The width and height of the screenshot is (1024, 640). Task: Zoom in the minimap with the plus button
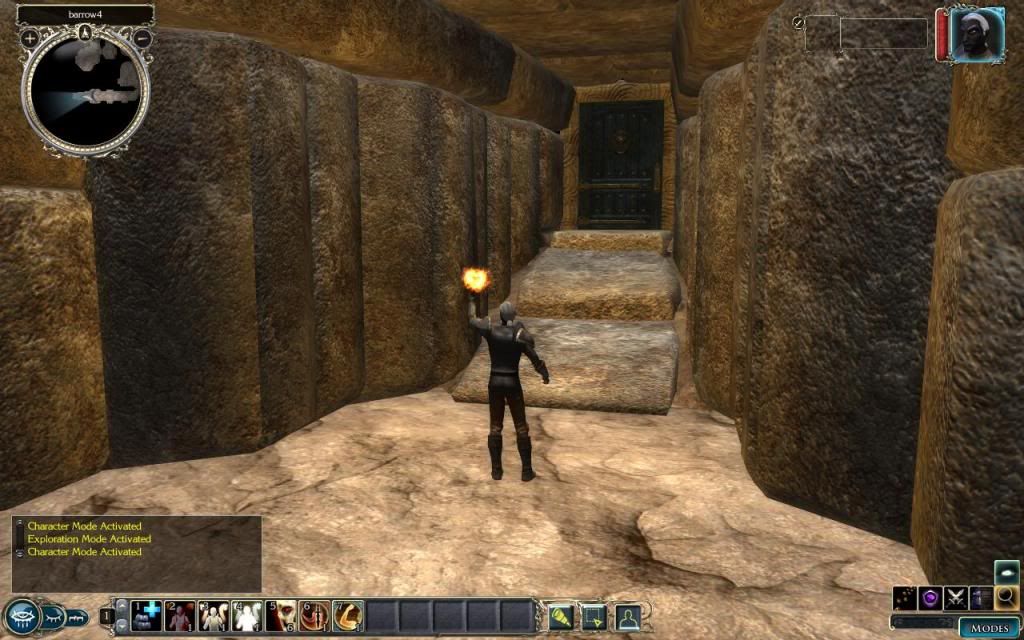coord(30,38)
